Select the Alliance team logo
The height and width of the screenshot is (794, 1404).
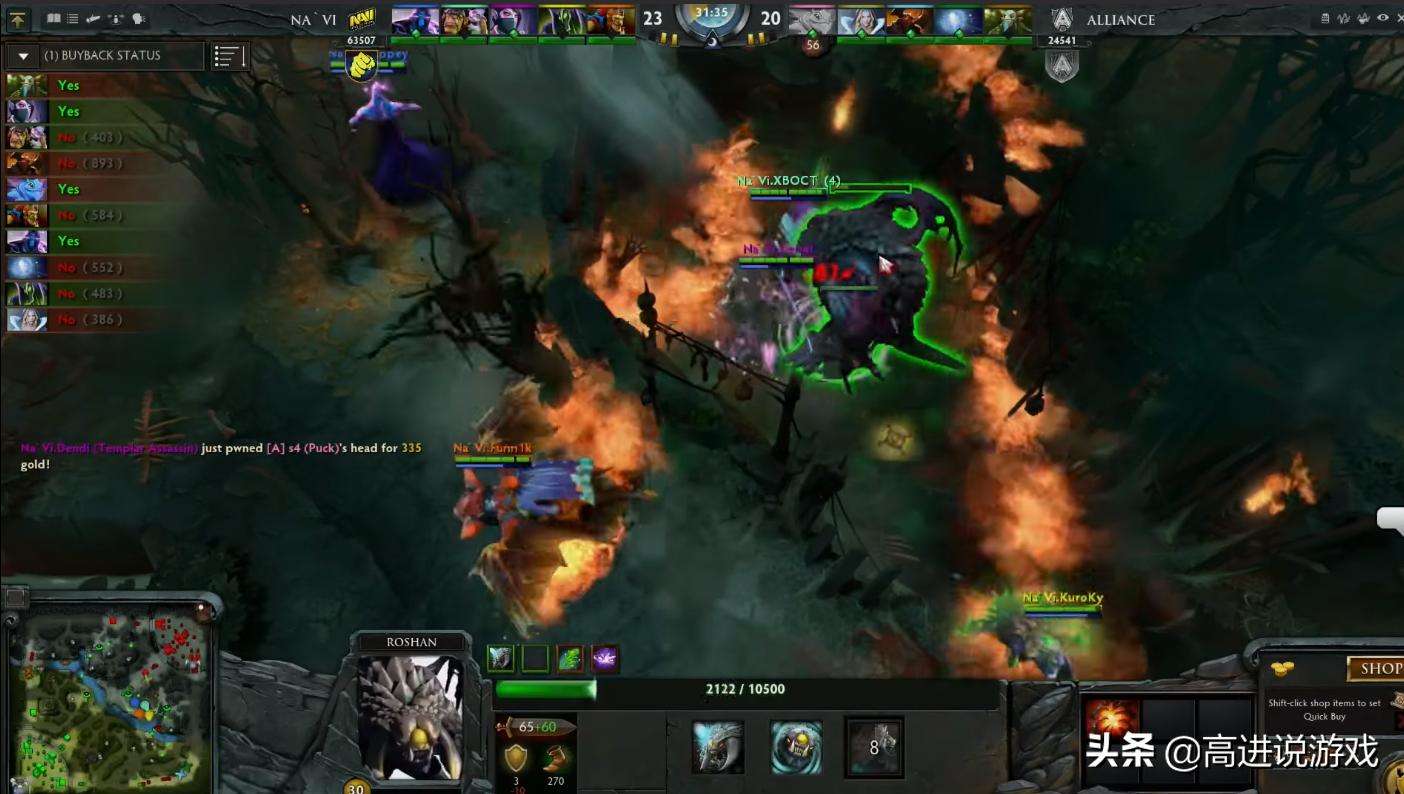click(x=1062, y=18)
